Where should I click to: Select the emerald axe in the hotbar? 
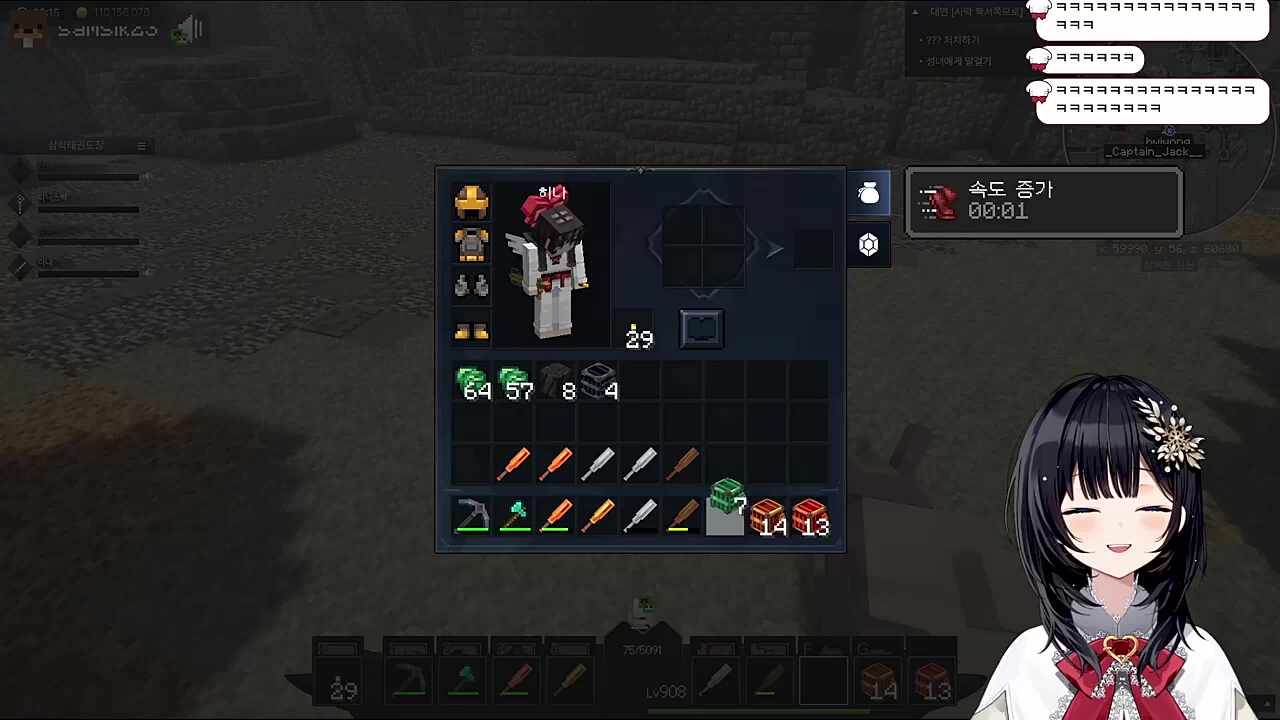click(x=515, y=515)
